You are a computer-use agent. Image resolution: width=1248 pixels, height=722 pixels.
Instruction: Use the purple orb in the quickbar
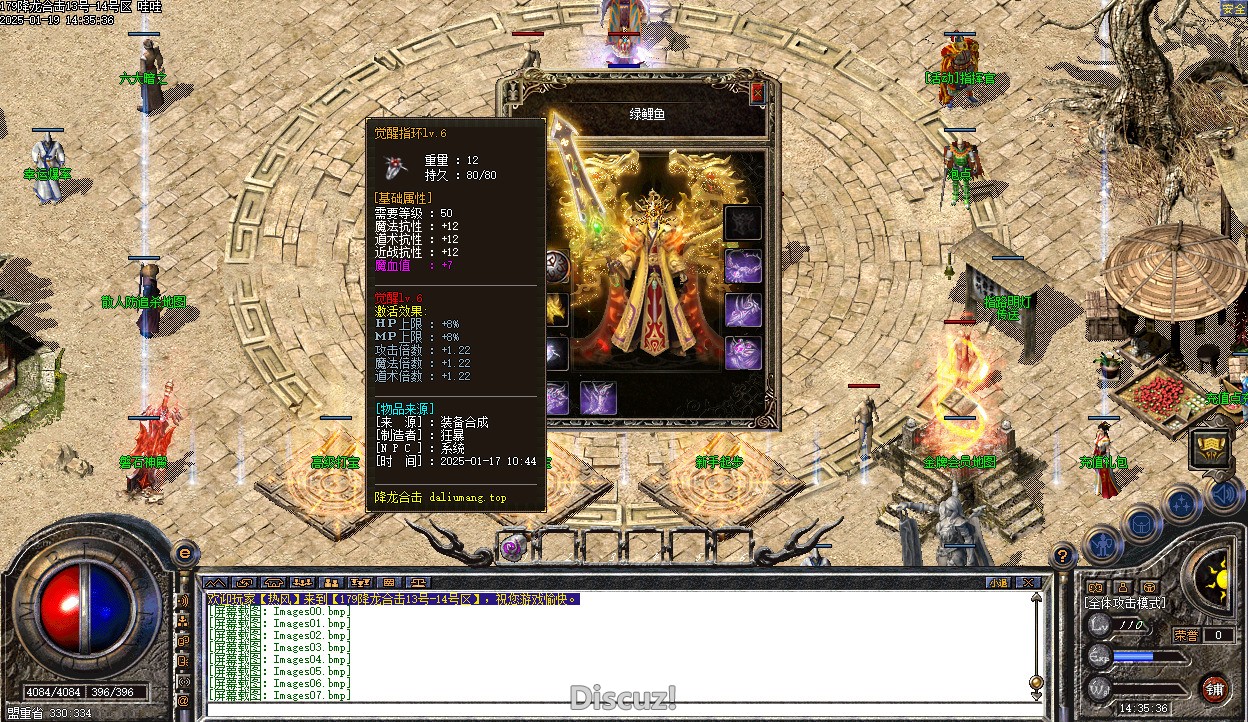(514, 547)
